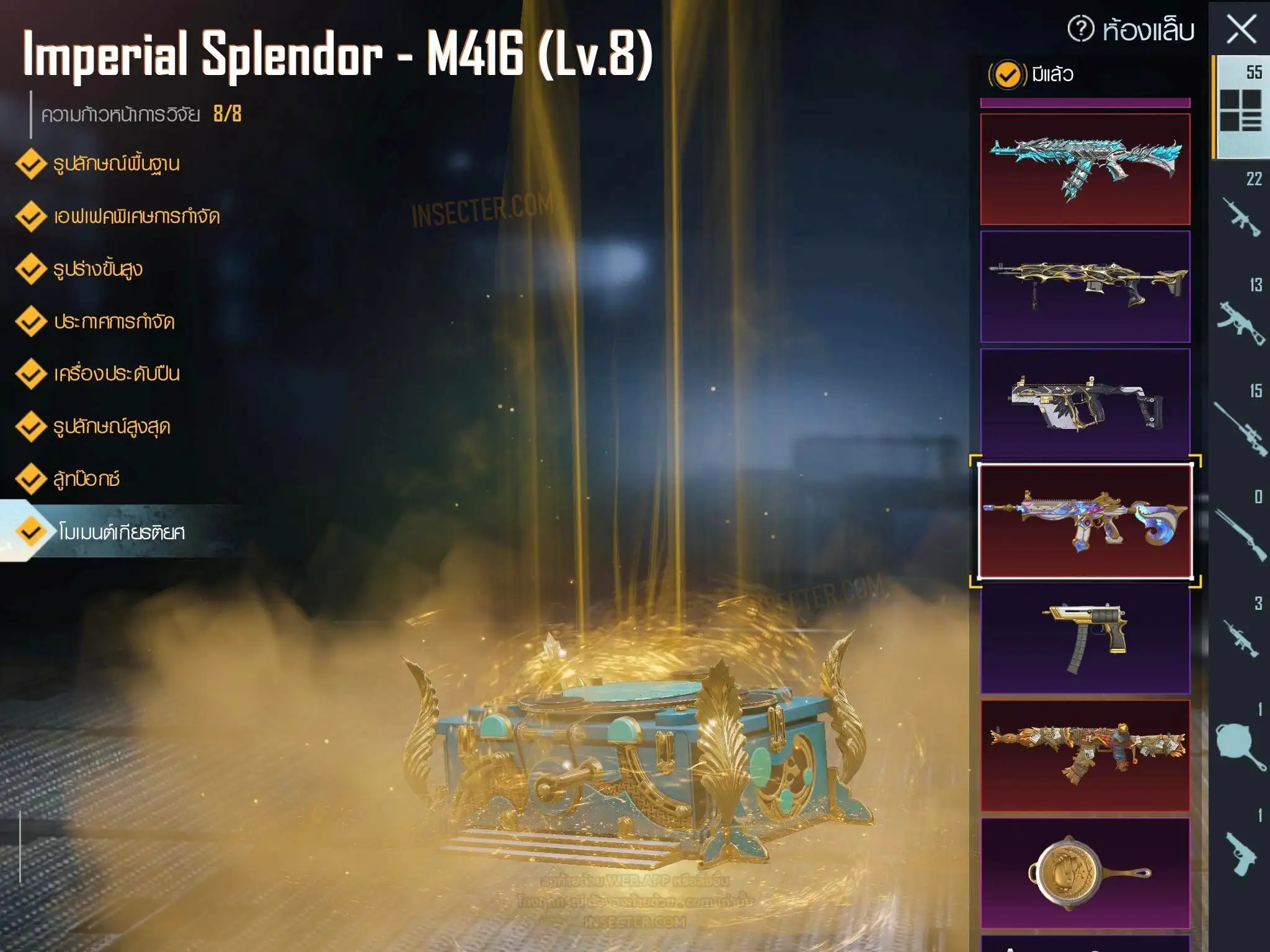Viewport: 1270px width, 952px height.
Task: Pick the white and gold Vector skin
Action: pyautogui.click(x=1085, y=403)
